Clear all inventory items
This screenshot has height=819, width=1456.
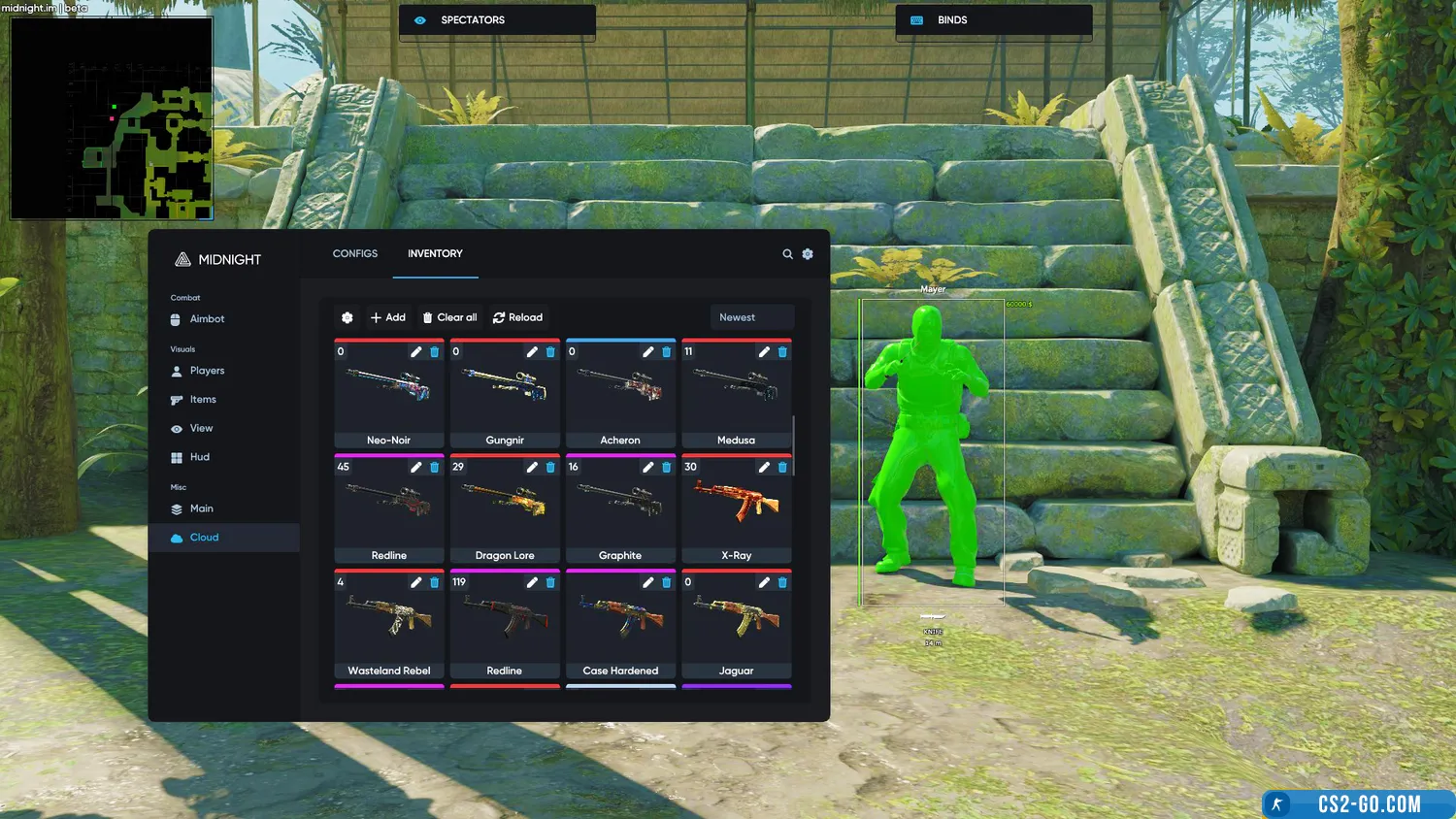[x=449, y=317]
